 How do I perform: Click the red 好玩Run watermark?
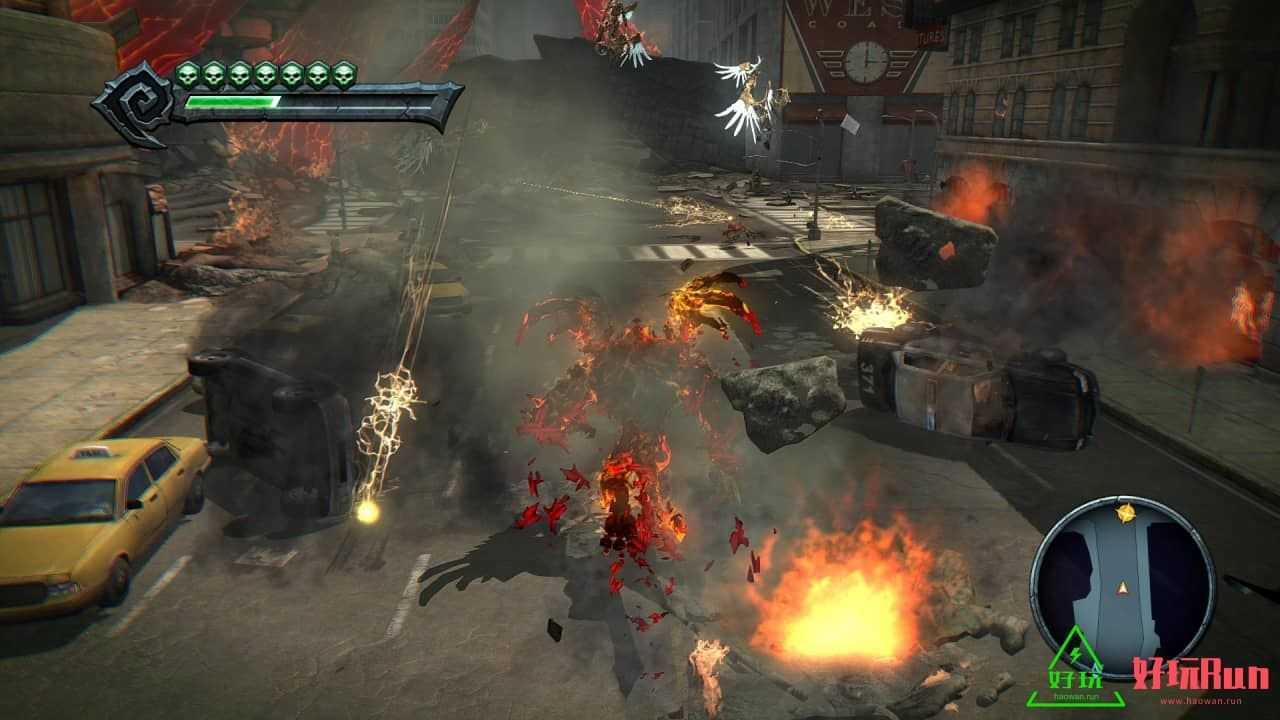click(1200, 677)
